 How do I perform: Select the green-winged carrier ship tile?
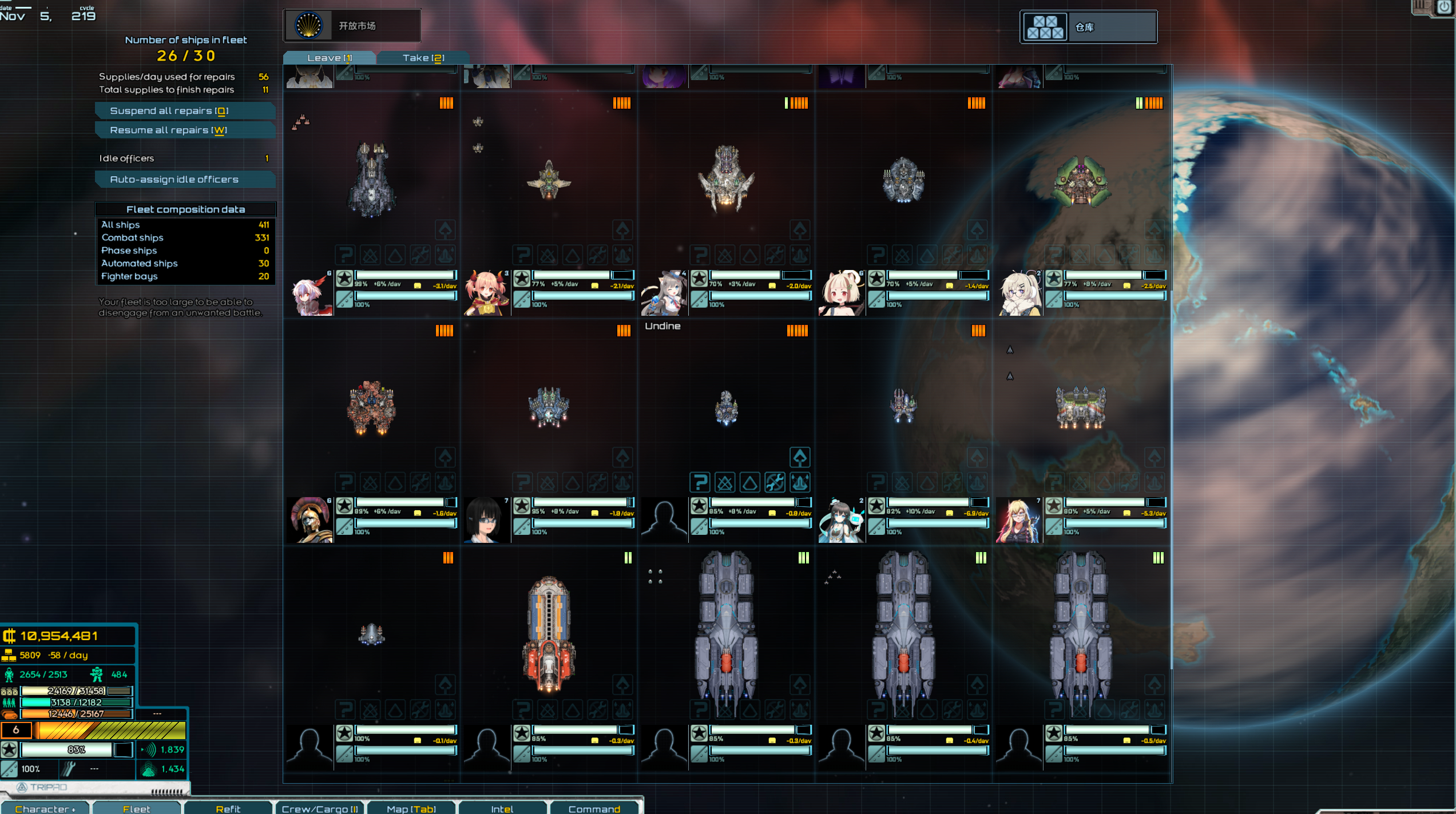pos(1081,182)
